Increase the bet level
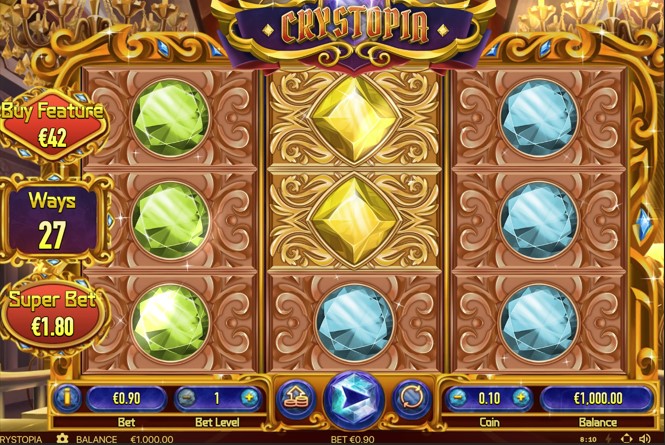The width and height of the screenshot is (665, 445). pyautogui.click(x=250, y=398)
